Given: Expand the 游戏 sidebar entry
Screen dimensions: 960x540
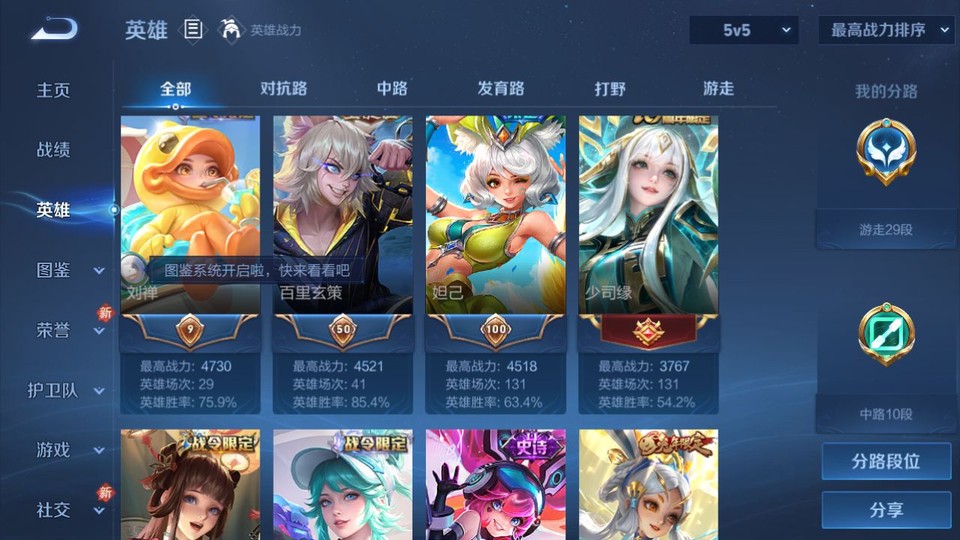Looking at the screenshot, I should pos(68,450).
